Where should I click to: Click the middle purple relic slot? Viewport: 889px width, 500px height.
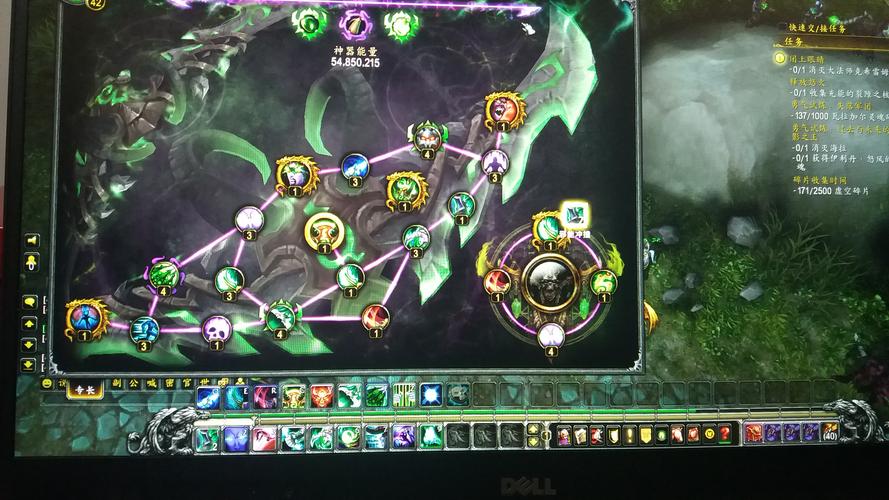356,24
